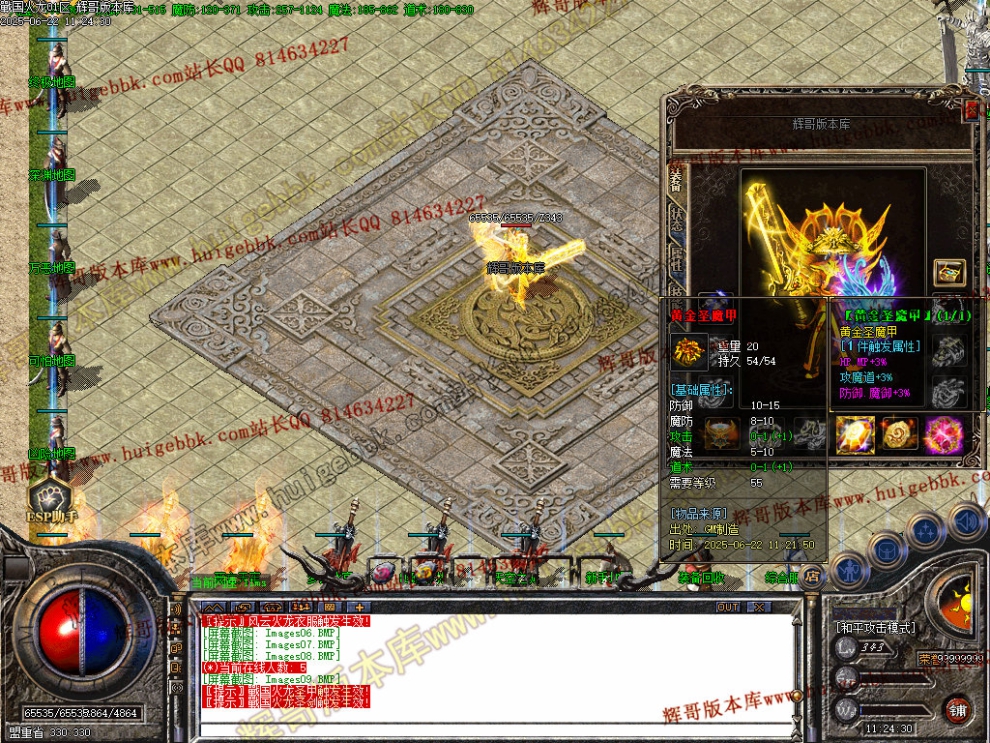This screenshot has width=990, height=743.
Task: Click the red 铺 stall button
Action: pyautogui.click(x=958, y=708)
